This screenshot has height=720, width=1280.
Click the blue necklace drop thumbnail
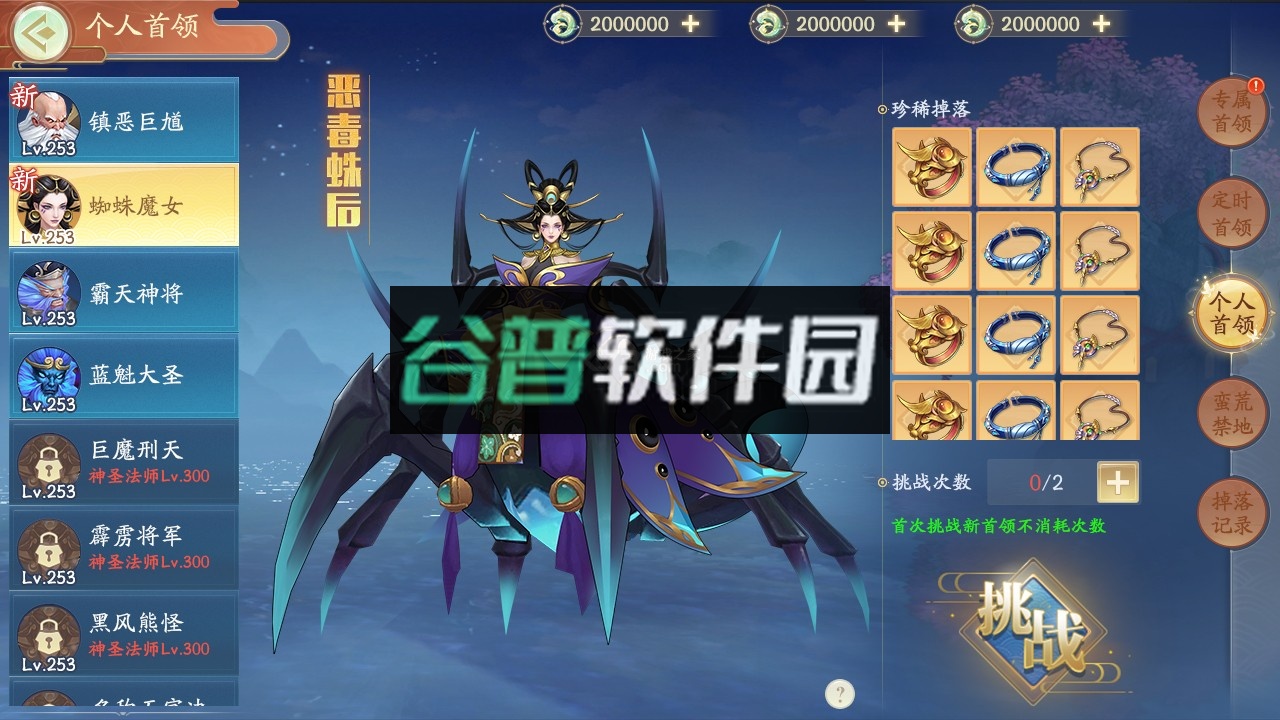[1015, 167]
